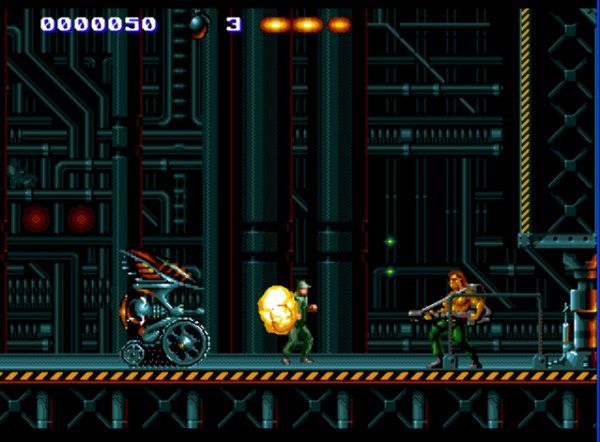The image size is (600, 442).
Task: Click the bomb icon in the HUD
Action: coord(198,23)
